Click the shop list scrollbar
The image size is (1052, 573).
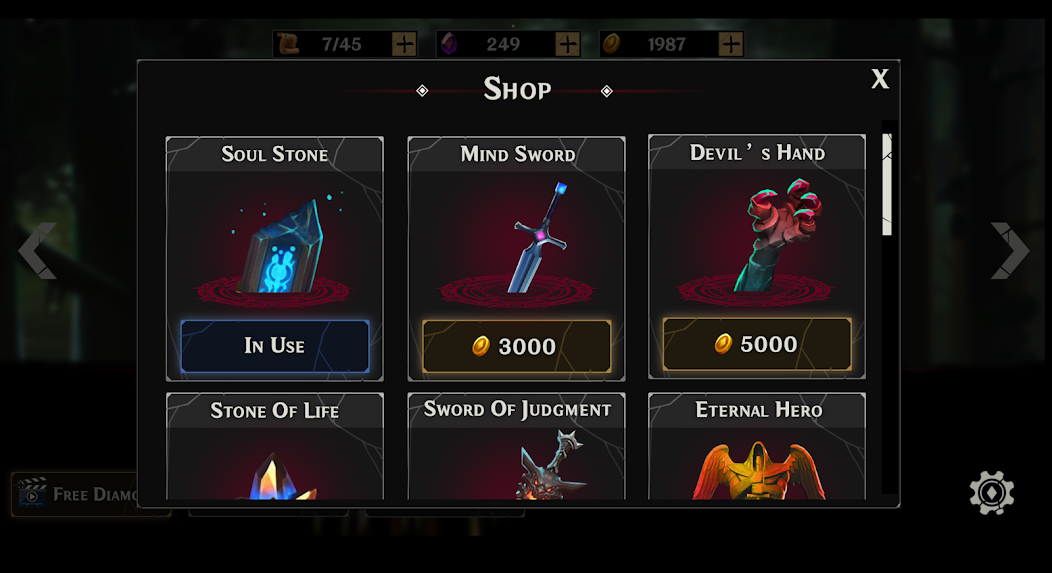[x=887, y=185]
